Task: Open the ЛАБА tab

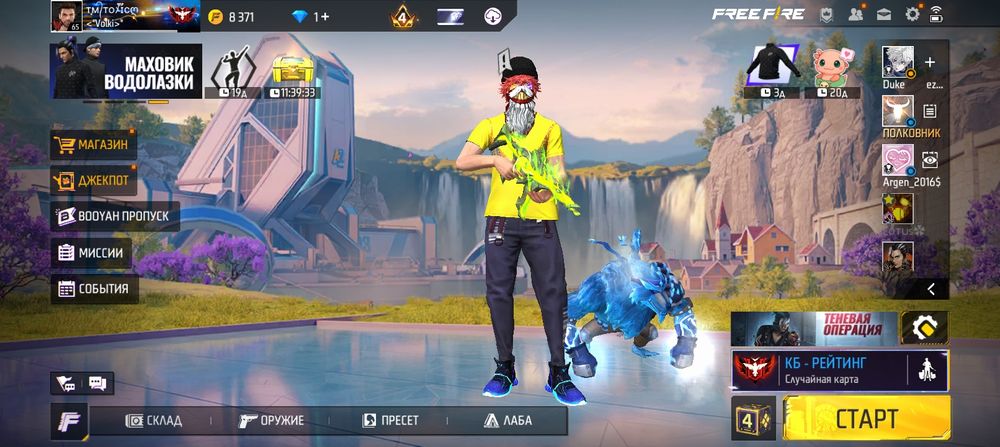Action: point(508,420)
